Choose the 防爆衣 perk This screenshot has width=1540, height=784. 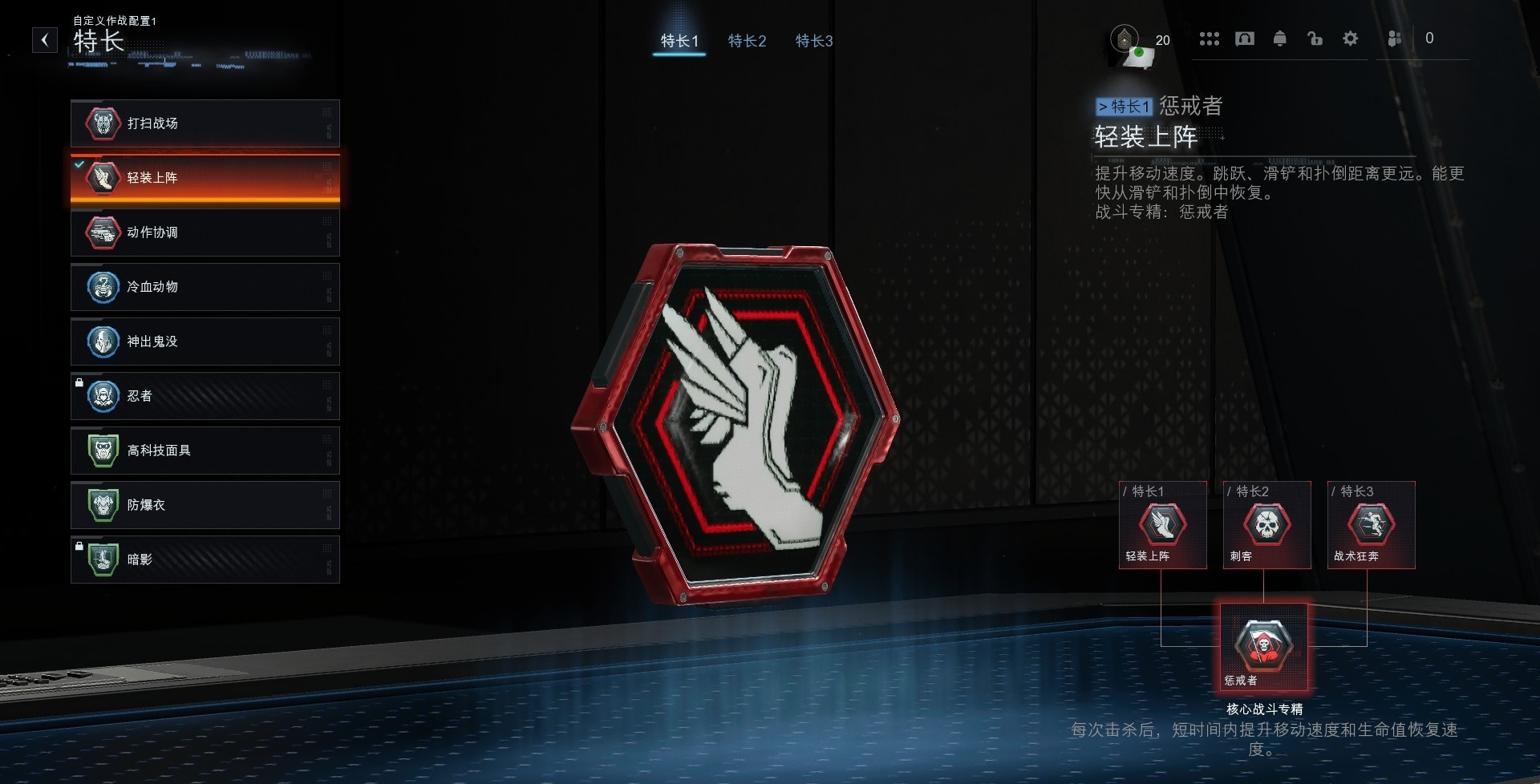tap(205, 505)
